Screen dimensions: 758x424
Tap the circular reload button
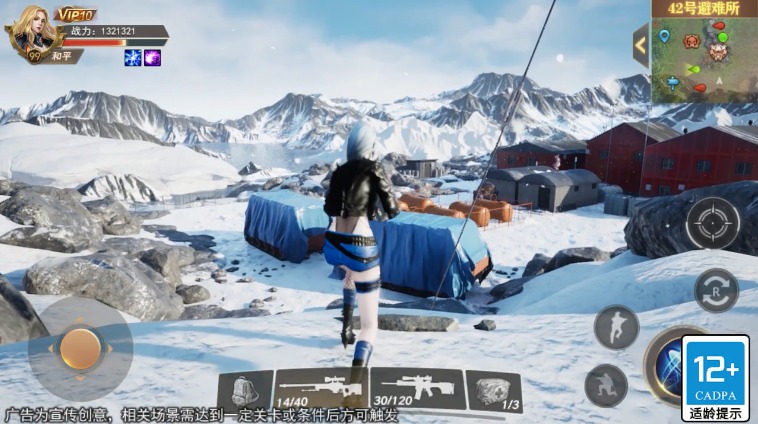point(716,290)
